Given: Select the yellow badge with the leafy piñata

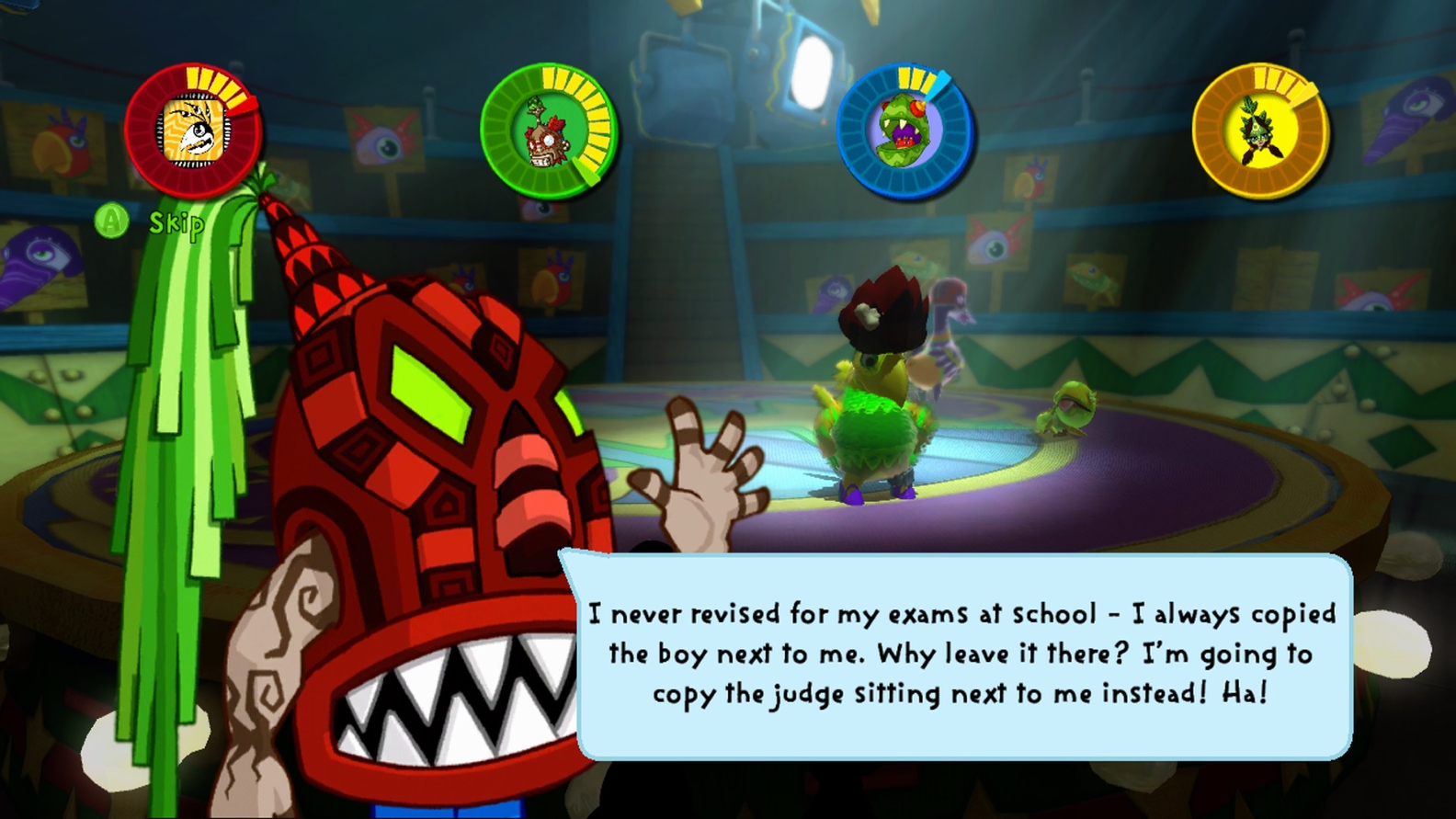Looking at the screenshot, I should [x=1260, y=131].
